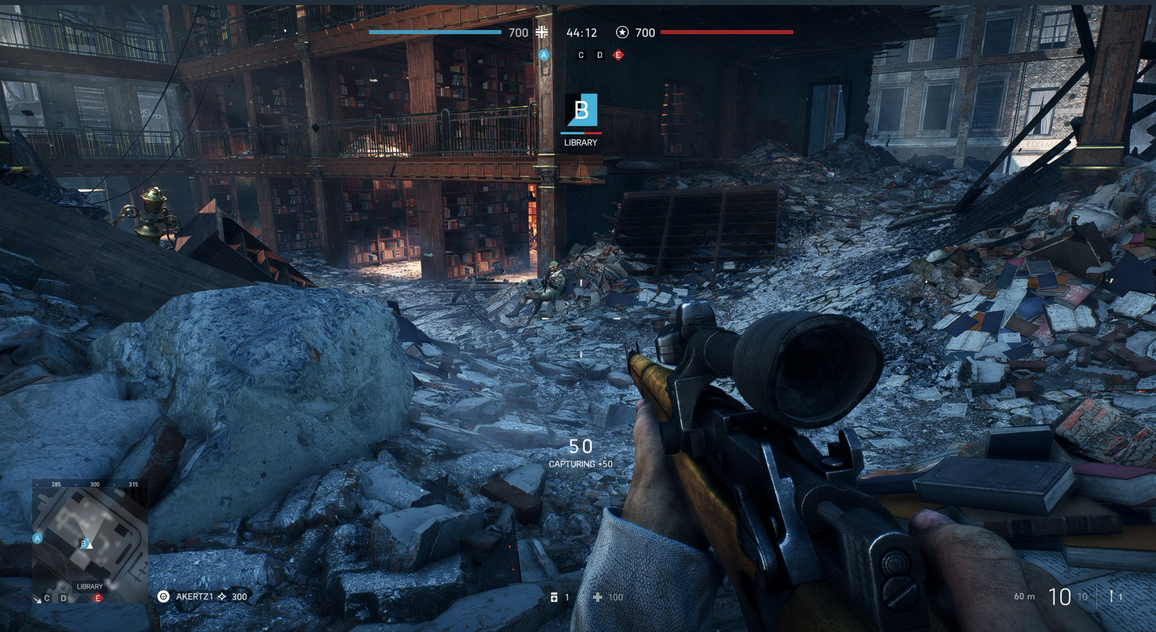
Task: Select objective A in the top flag row
Action: point(544,55)
